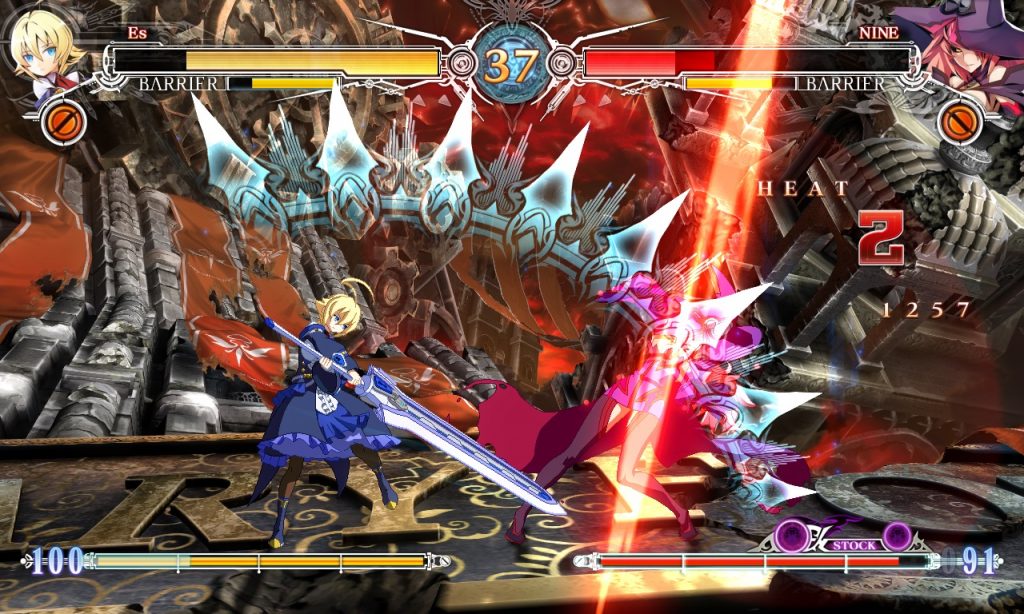Select Nine's orange Overdrive icon

pos(960,122)
